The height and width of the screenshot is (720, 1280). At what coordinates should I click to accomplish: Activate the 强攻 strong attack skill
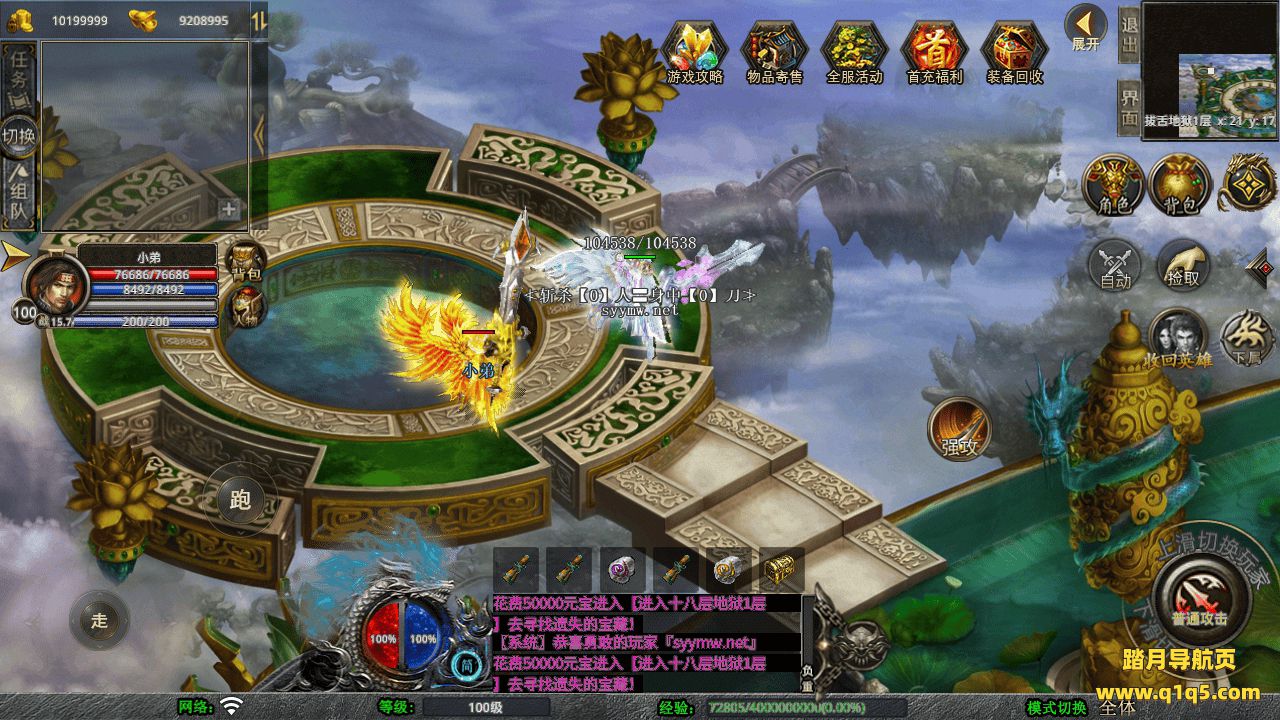960,430
